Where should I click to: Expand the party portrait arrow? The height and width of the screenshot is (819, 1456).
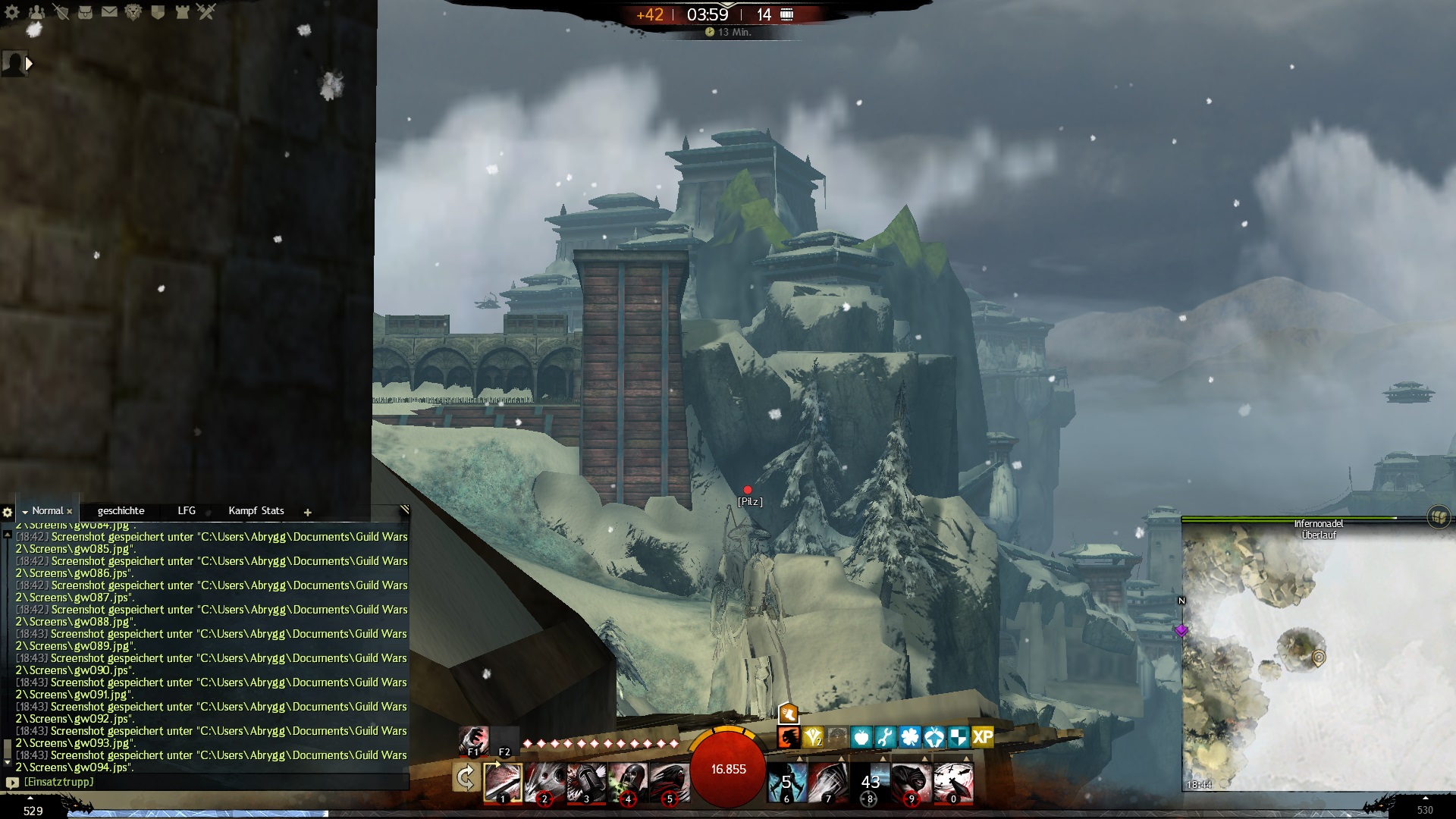pos(29,64)
